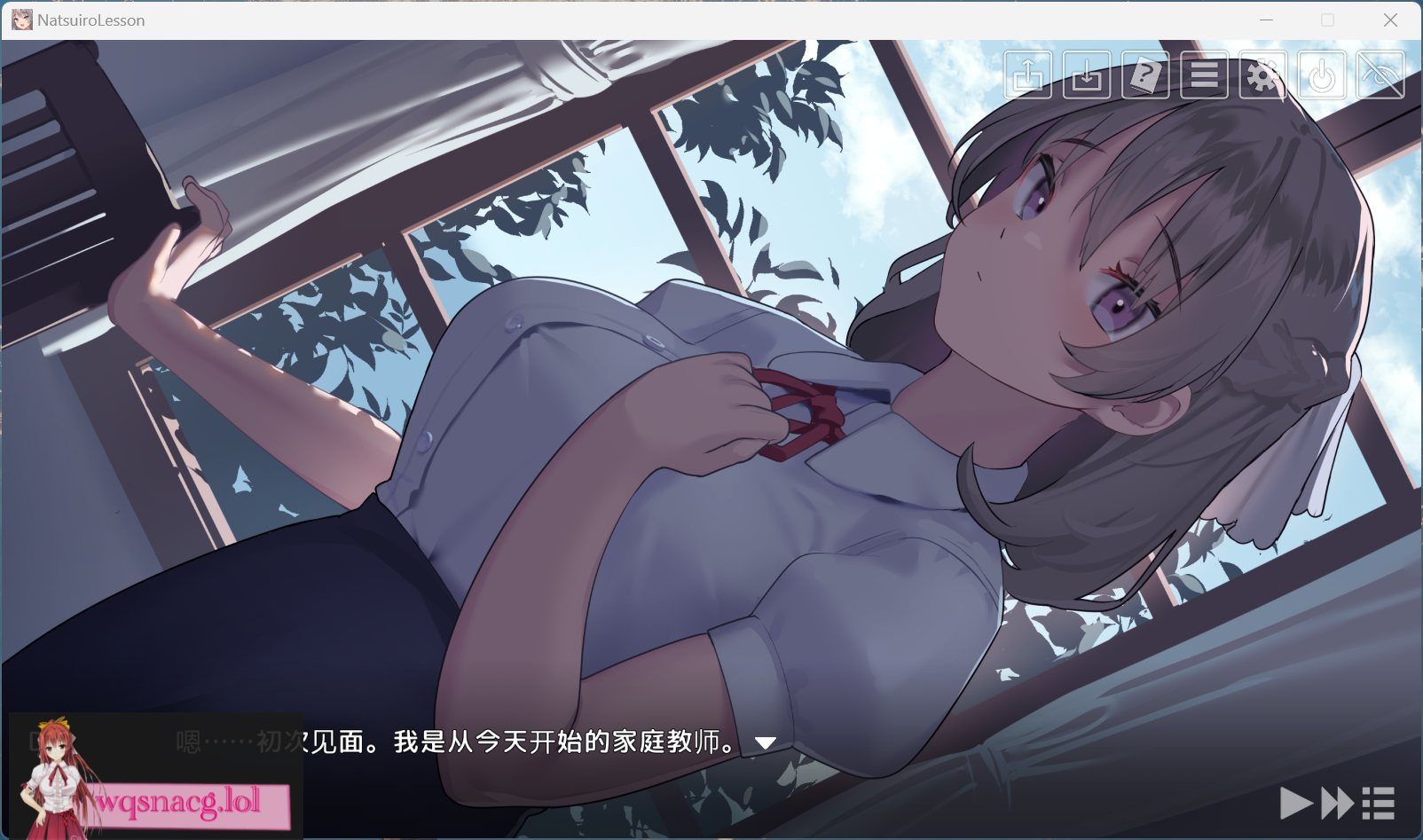Close the NatsuiroLesson window
Viewport: 1423px width, 840px height.
(x=1388, y=20)
